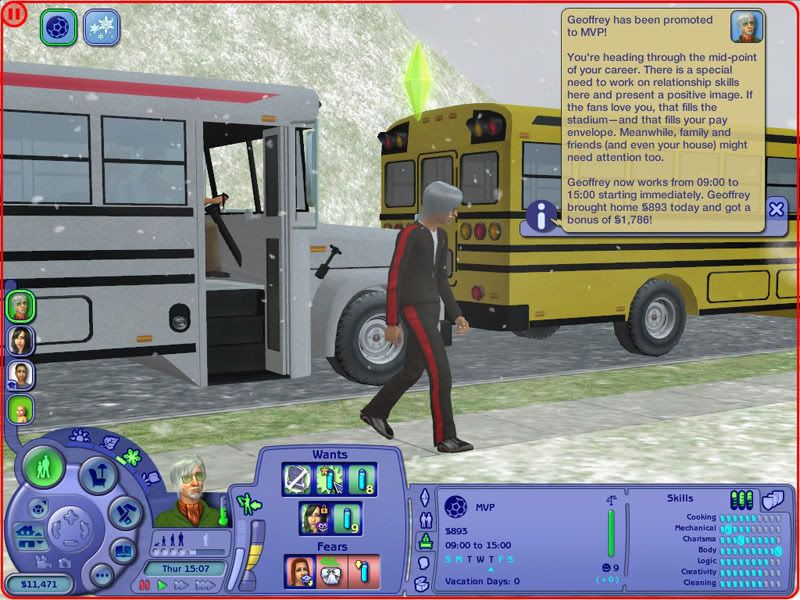The image size is (800, 600).
Task: Set game speed to double fast-forward
Action: tap(180, 586)
